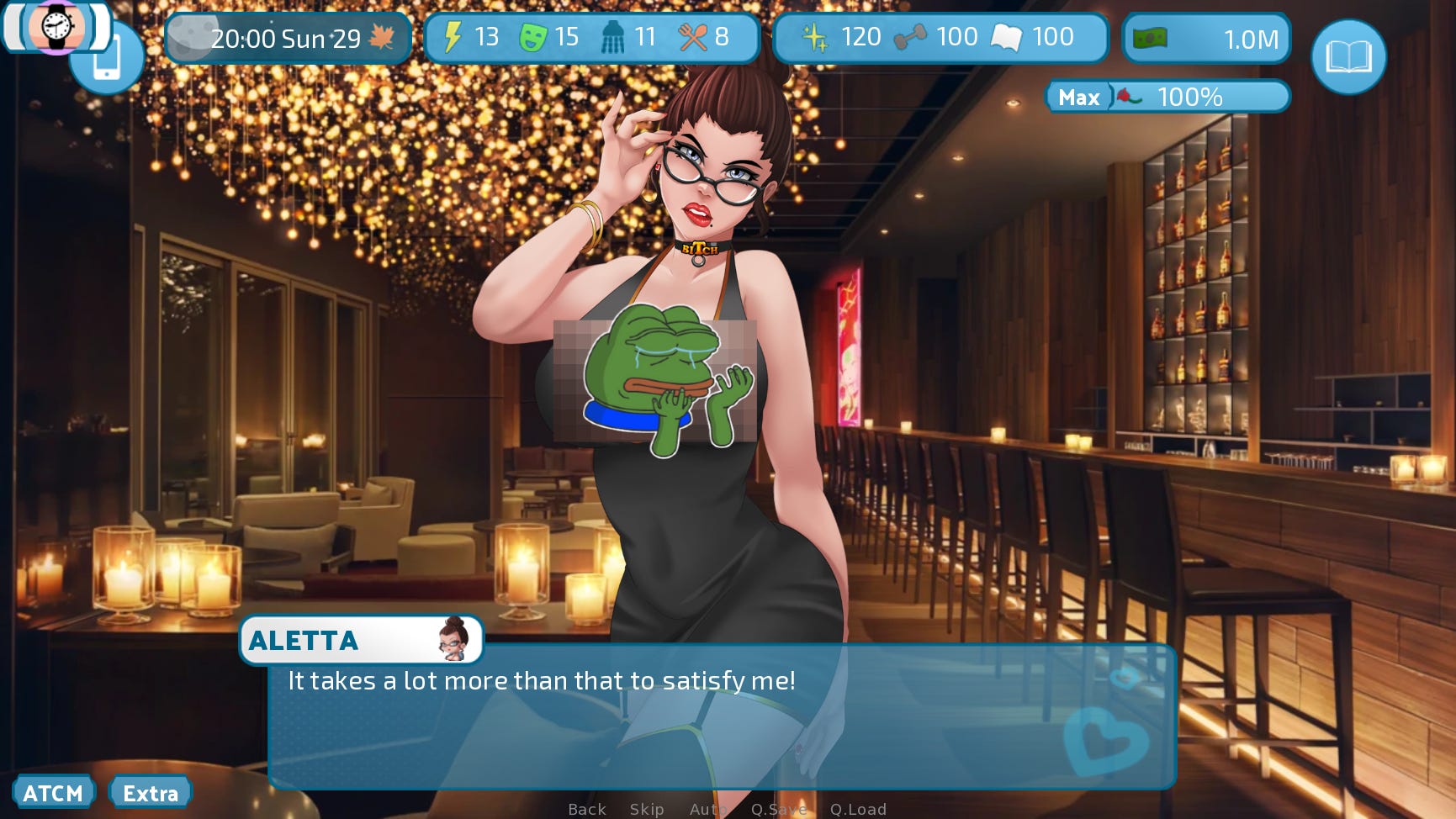
Task: Select the money counter panel
Action: (x=1206, y=39)
